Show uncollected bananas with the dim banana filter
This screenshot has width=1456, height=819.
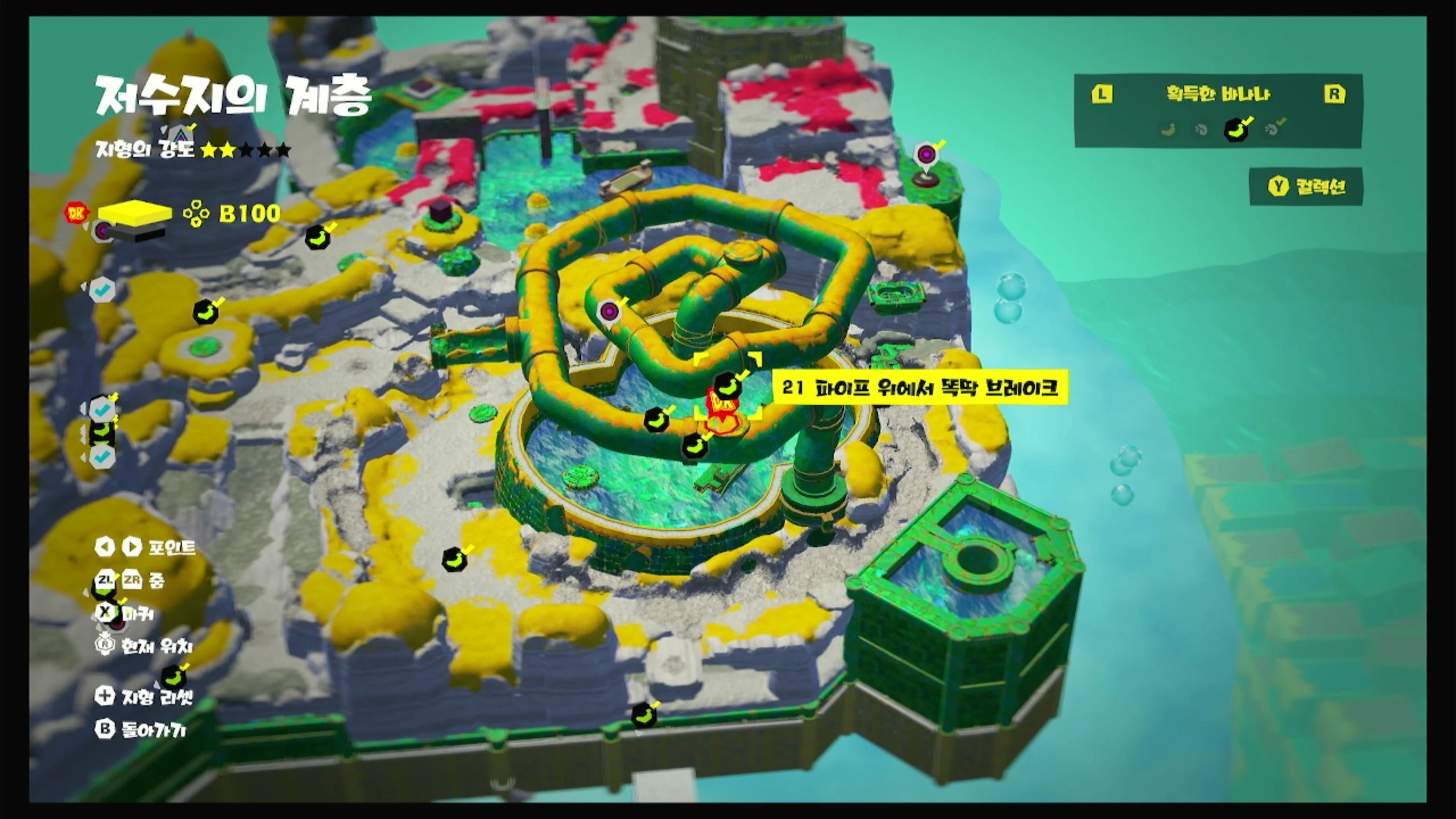tap(1169, 130)
